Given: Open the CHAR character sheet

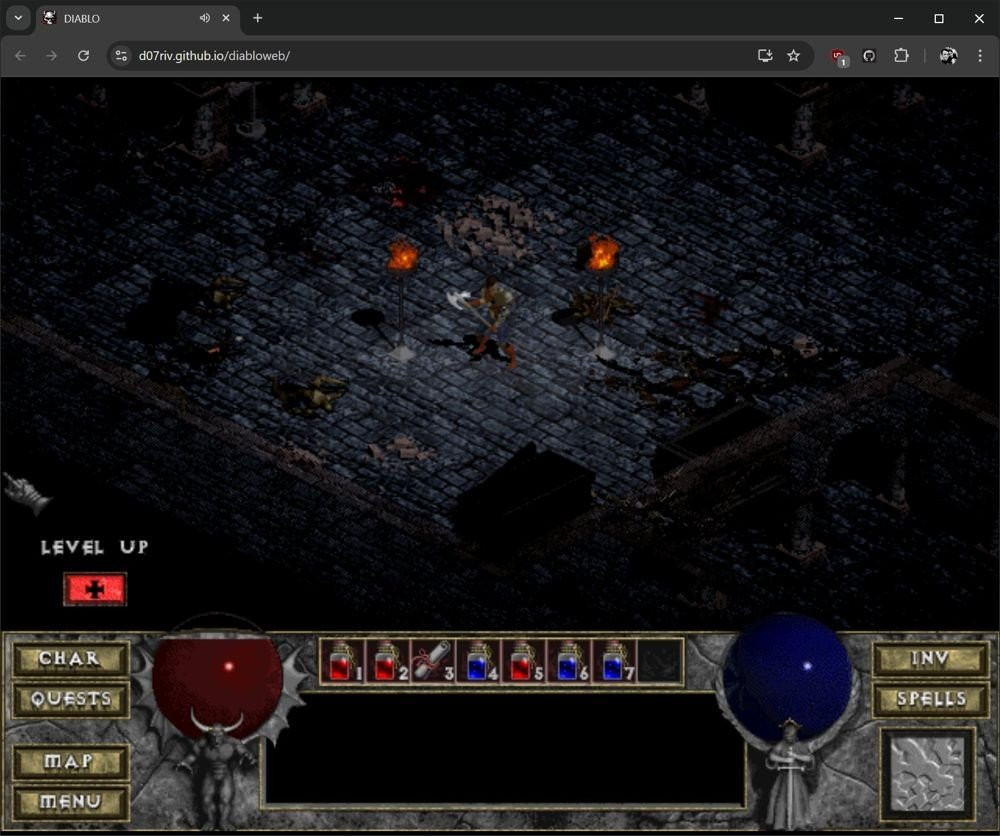Looking at the screenshot, I should pos(70,659).
